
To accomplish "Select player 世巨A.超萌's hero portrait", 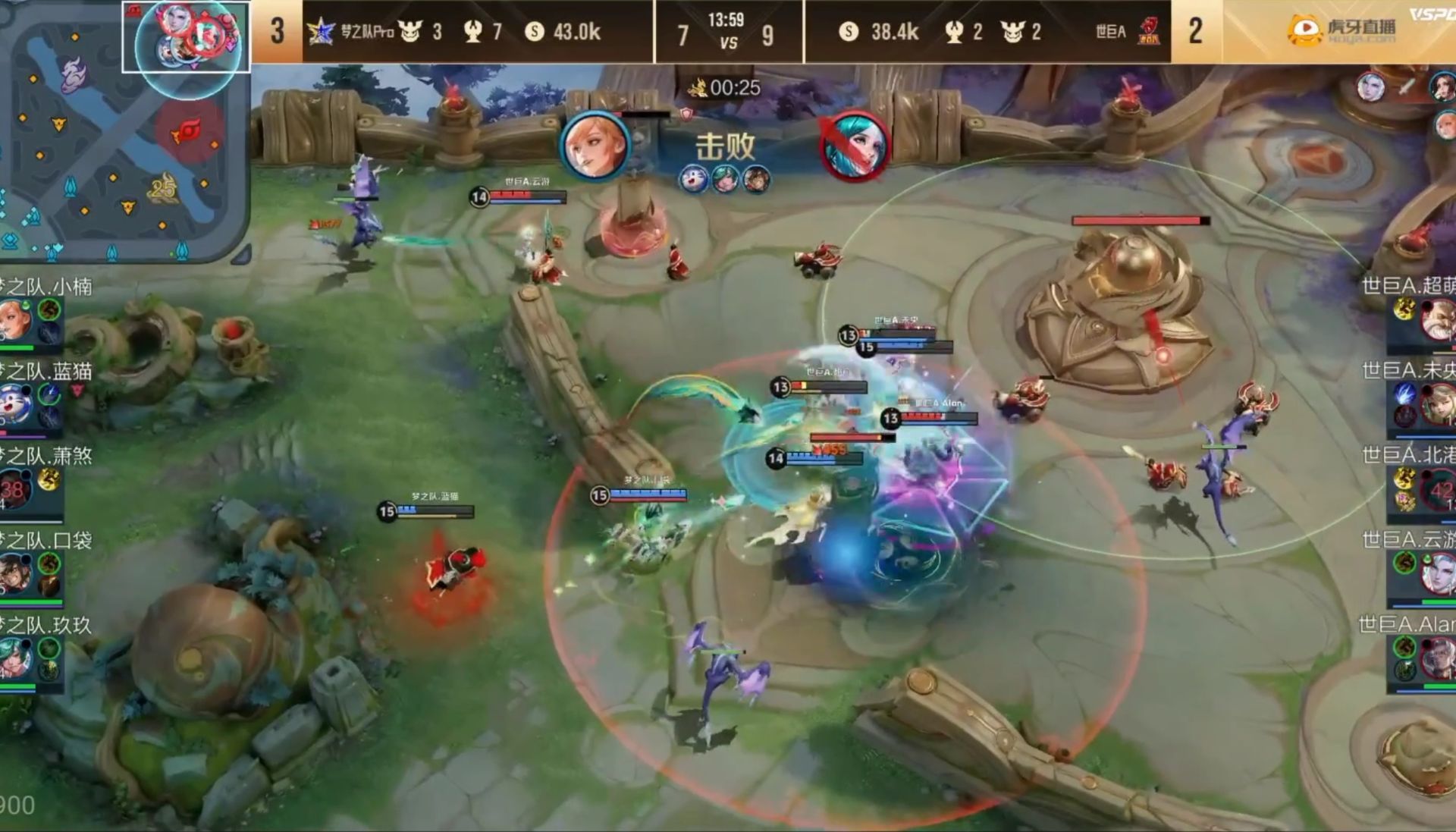I will (x=1439, y=320).
